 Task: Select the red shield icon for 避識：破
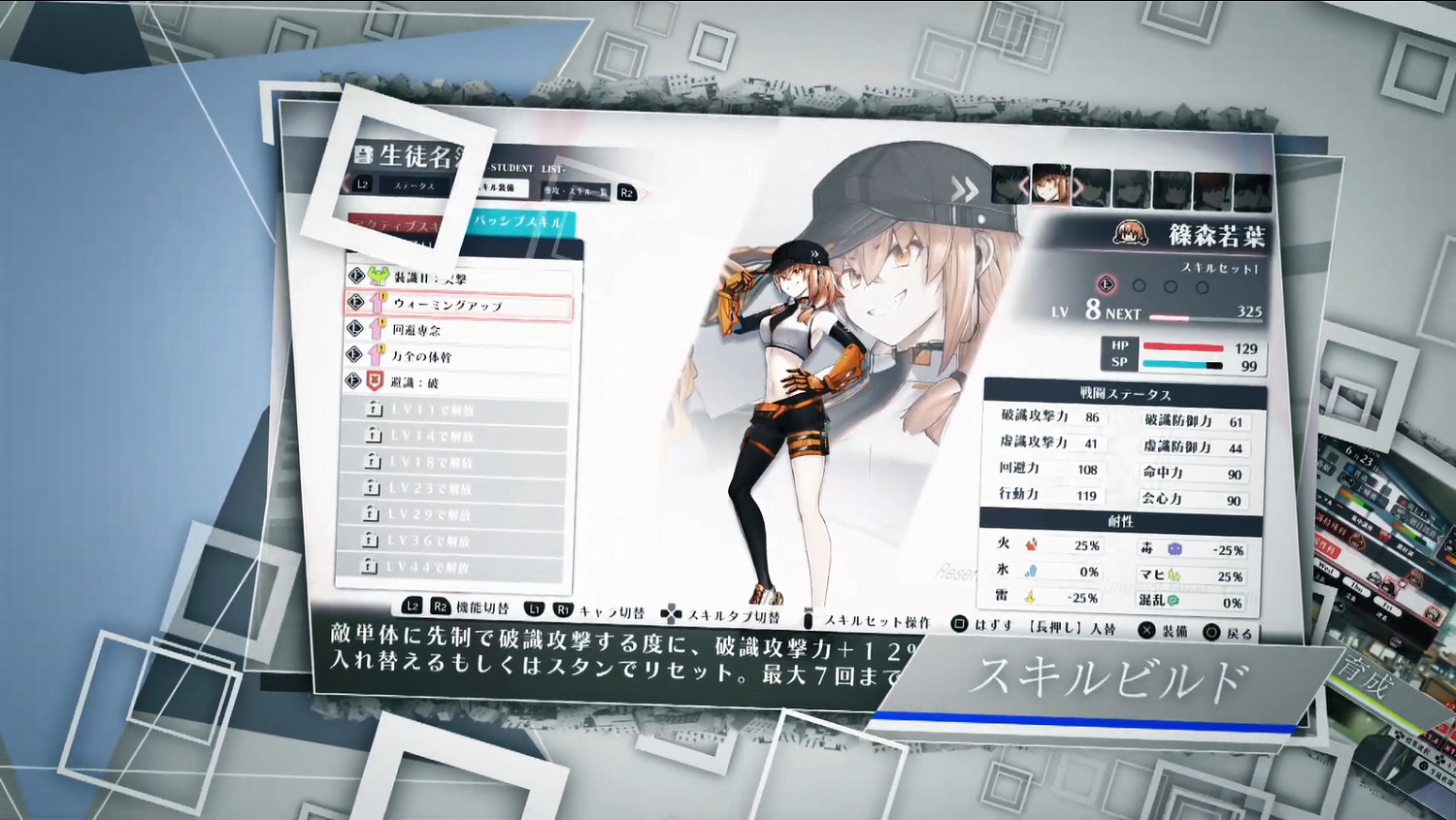click(x=376, y=380)
